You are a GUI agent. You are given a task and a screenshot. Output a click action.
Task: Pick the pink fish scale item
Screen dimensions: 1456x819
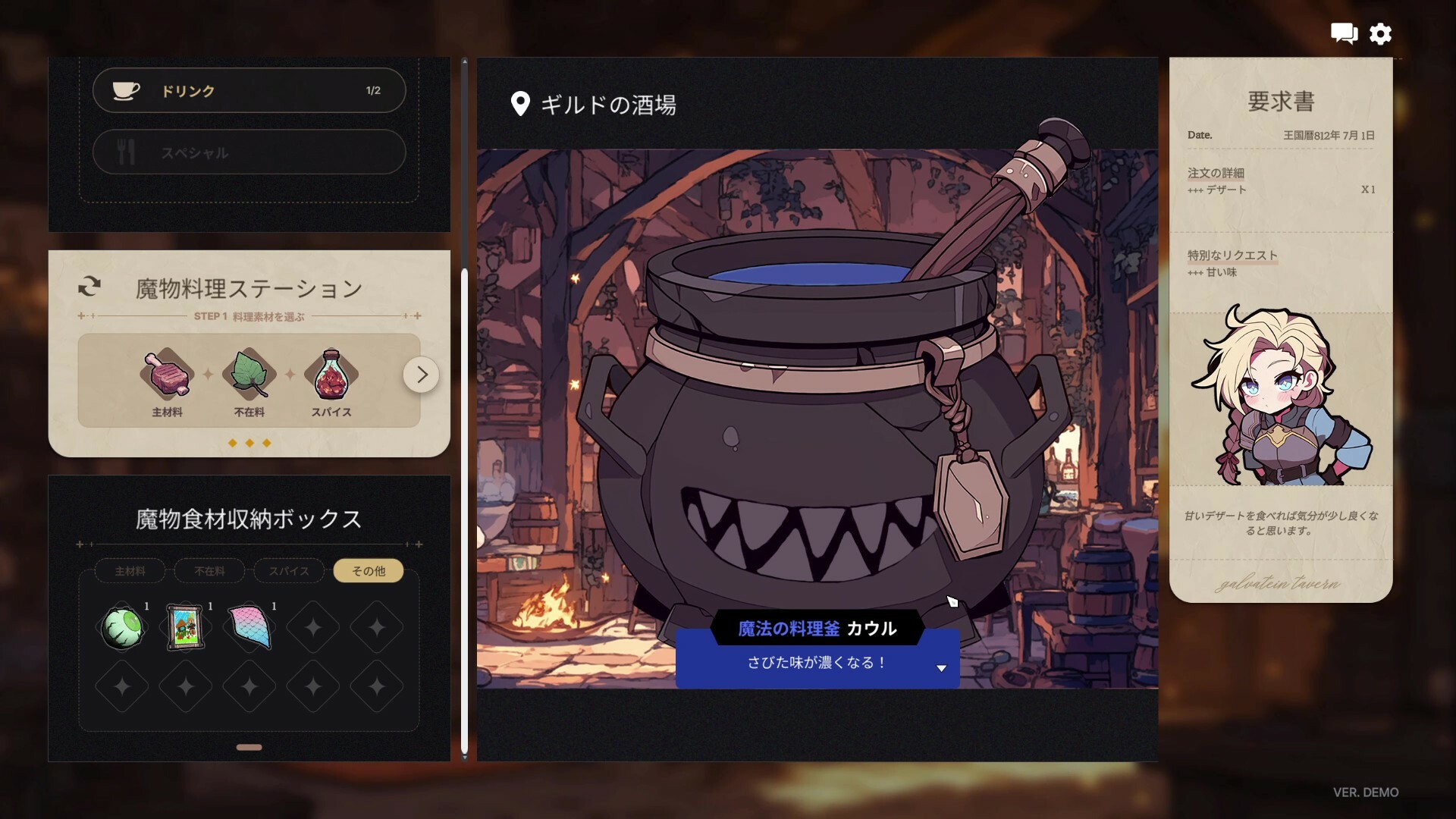249,627
